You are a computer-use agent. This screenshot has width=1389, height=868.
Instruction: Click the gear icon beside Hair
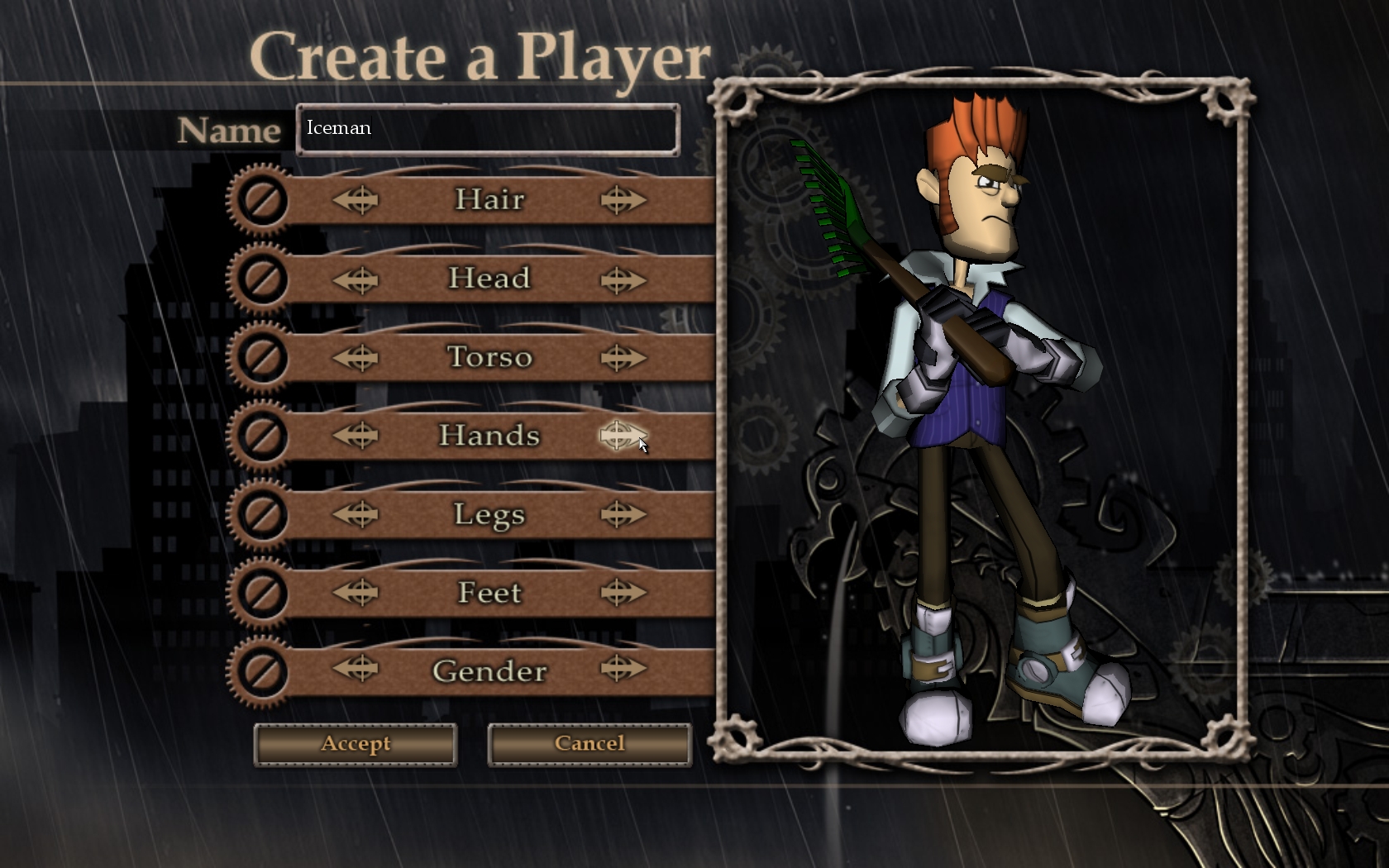click(x=261, y=201)
